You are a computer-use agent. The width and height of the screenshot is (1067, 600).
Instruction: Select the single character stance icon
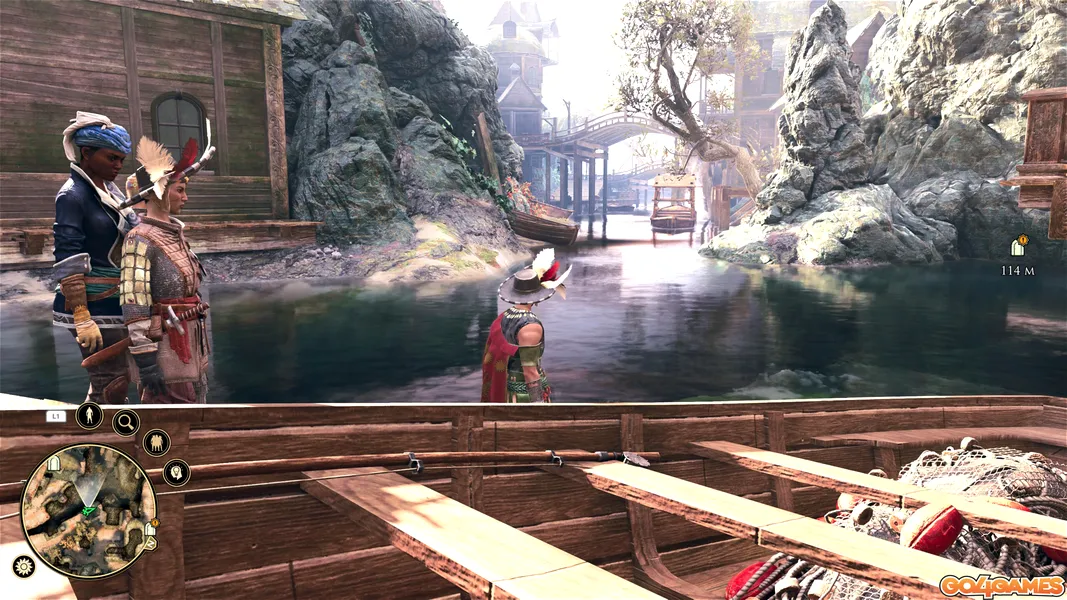point(89,415)
